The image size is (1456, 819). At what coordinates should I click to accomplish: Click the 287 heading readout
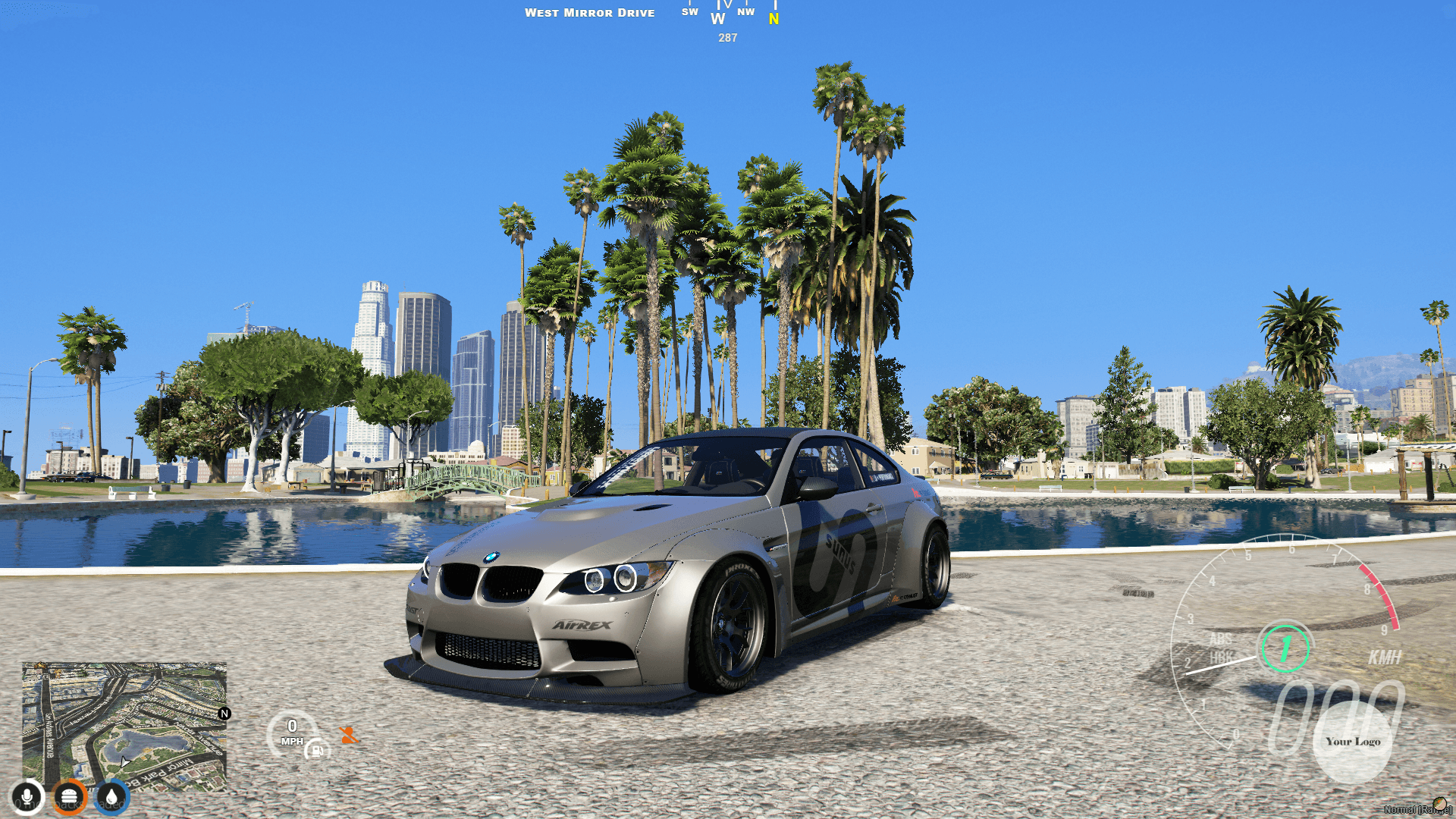pos(727,38)
